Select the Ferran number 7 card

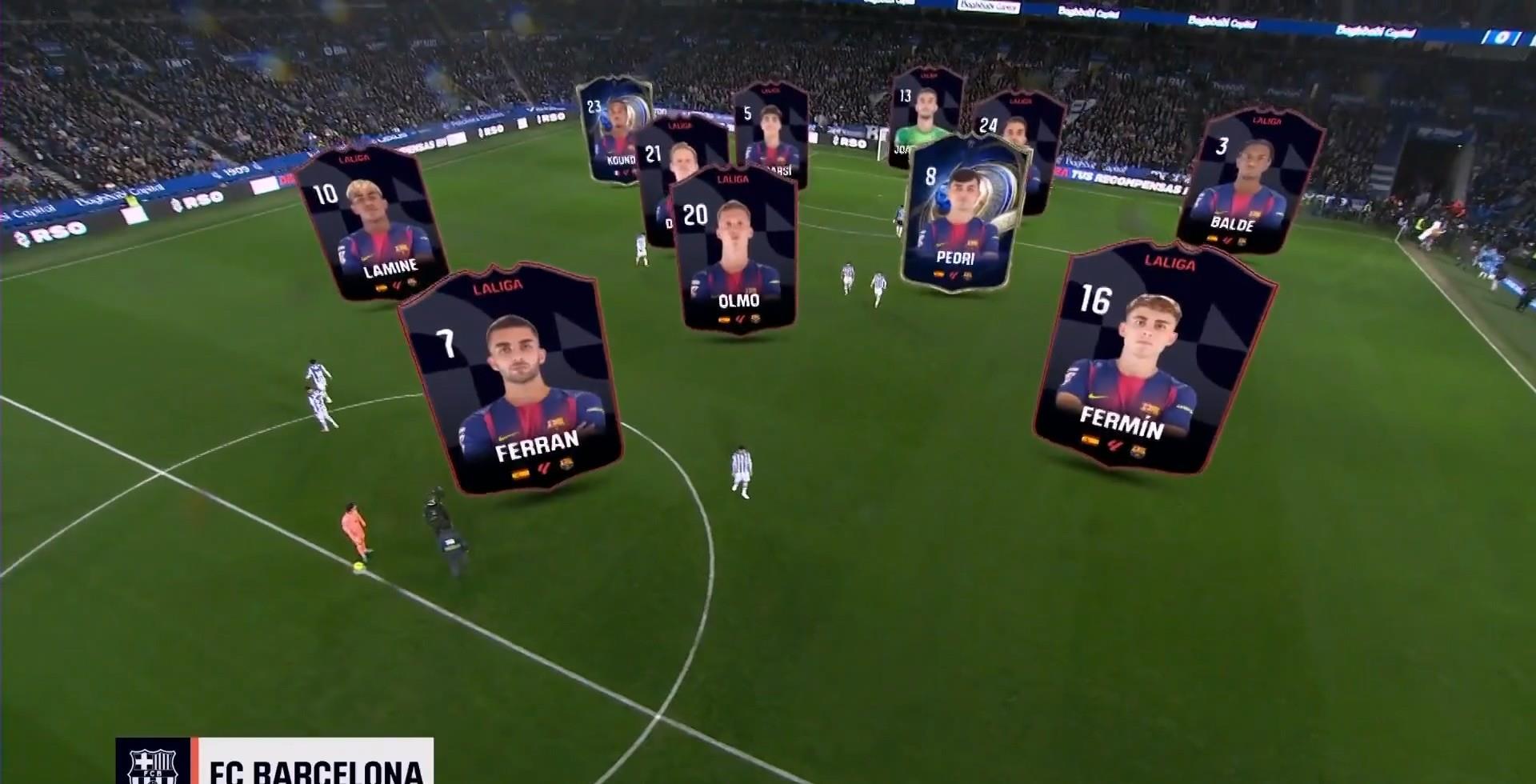pyautogui.click(x=512, y=380)
